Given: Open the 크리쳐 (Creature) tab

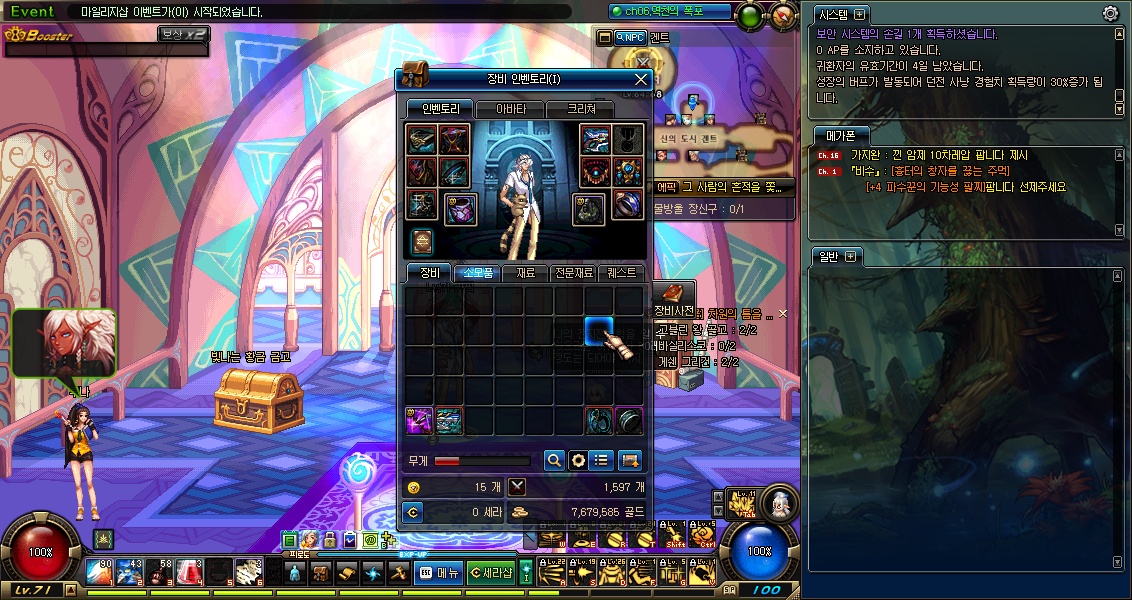Looking at the screenshot, I should (581, 109).
